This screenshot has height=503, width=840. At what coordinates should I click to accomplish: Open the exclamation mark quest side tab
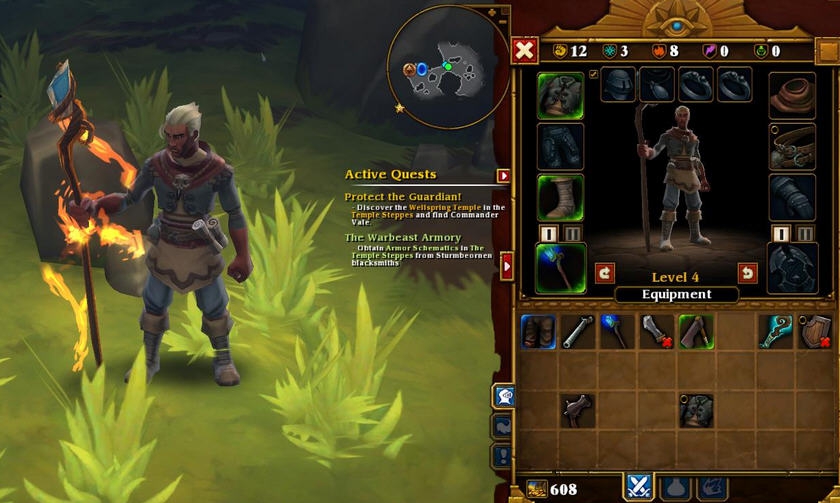coord(503,456)
